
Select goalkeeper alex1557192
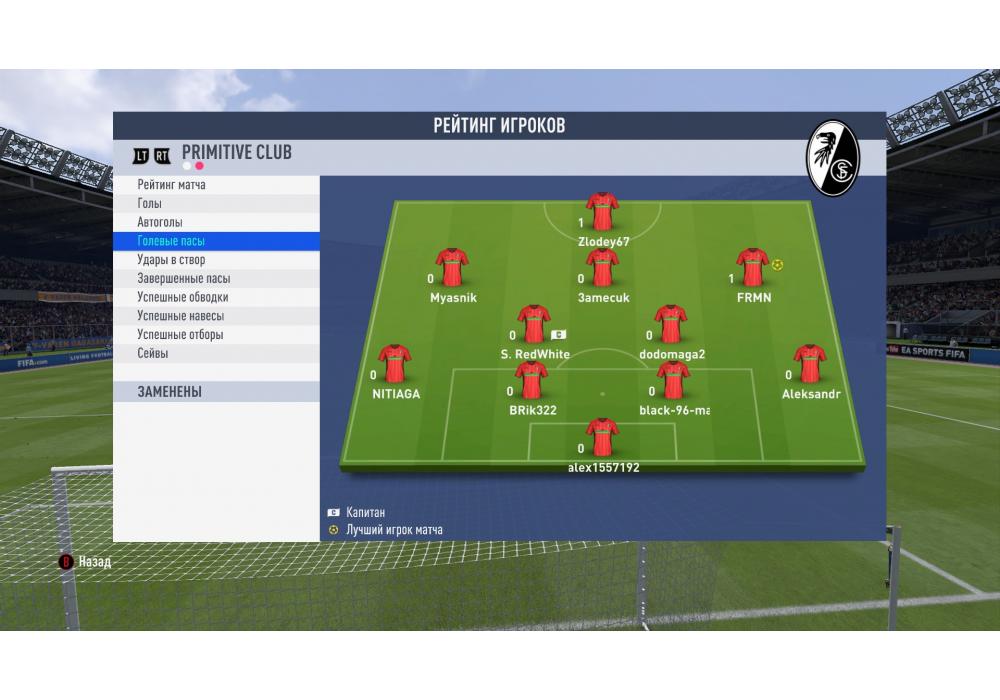click(x=602, y=437)
